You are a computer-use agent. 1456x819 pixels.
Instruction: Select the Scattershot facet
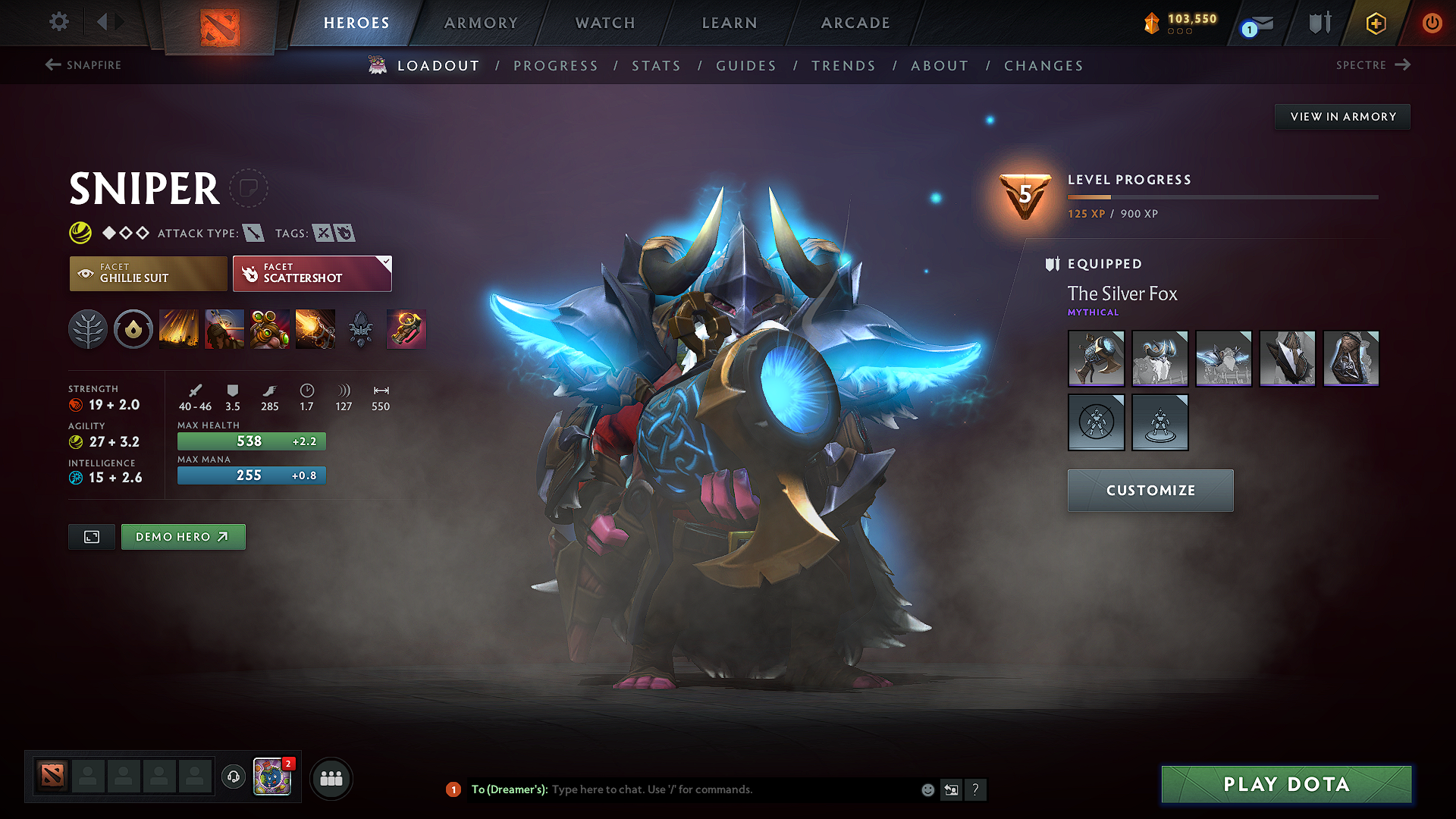point(311,273)
